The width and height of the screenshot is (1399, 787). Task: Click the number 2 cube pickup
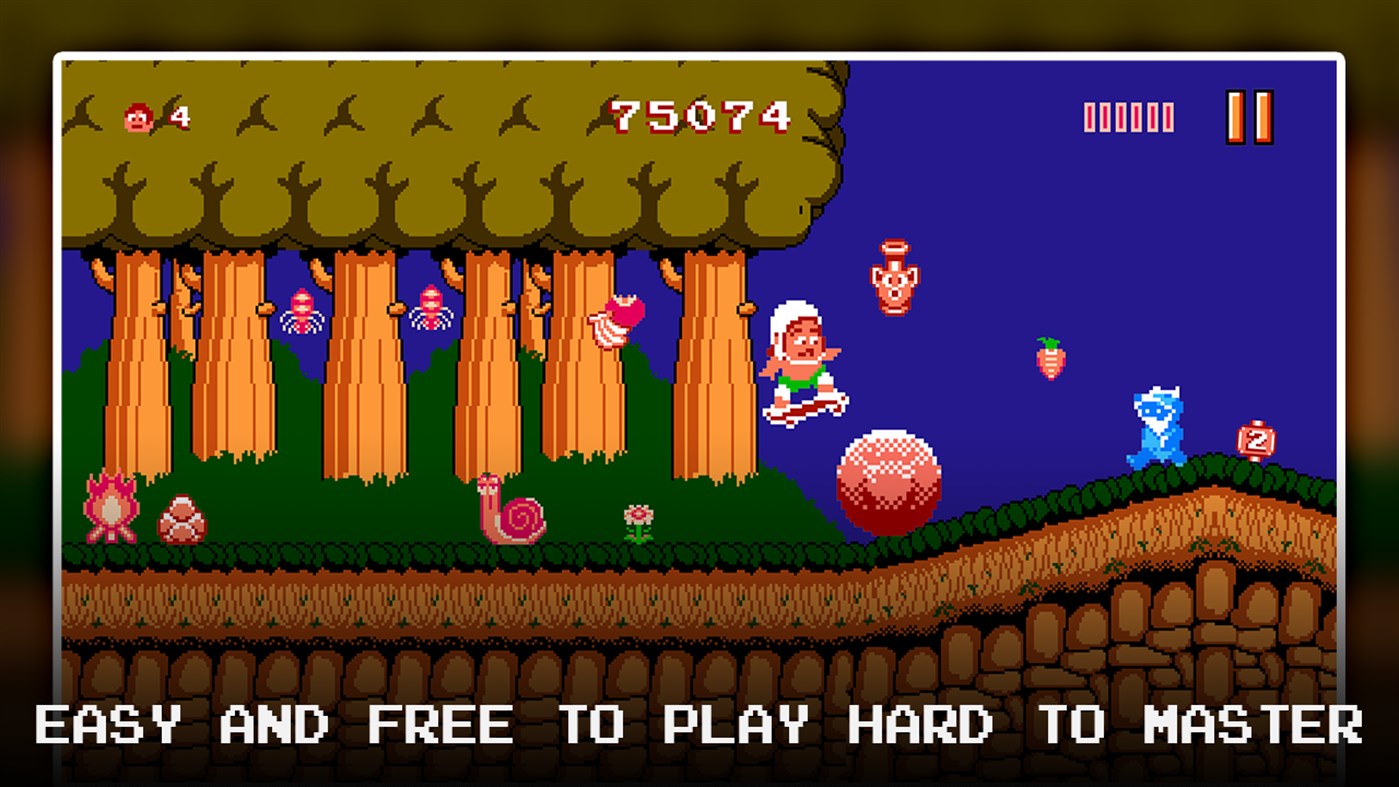click(x=1254, y=440)
